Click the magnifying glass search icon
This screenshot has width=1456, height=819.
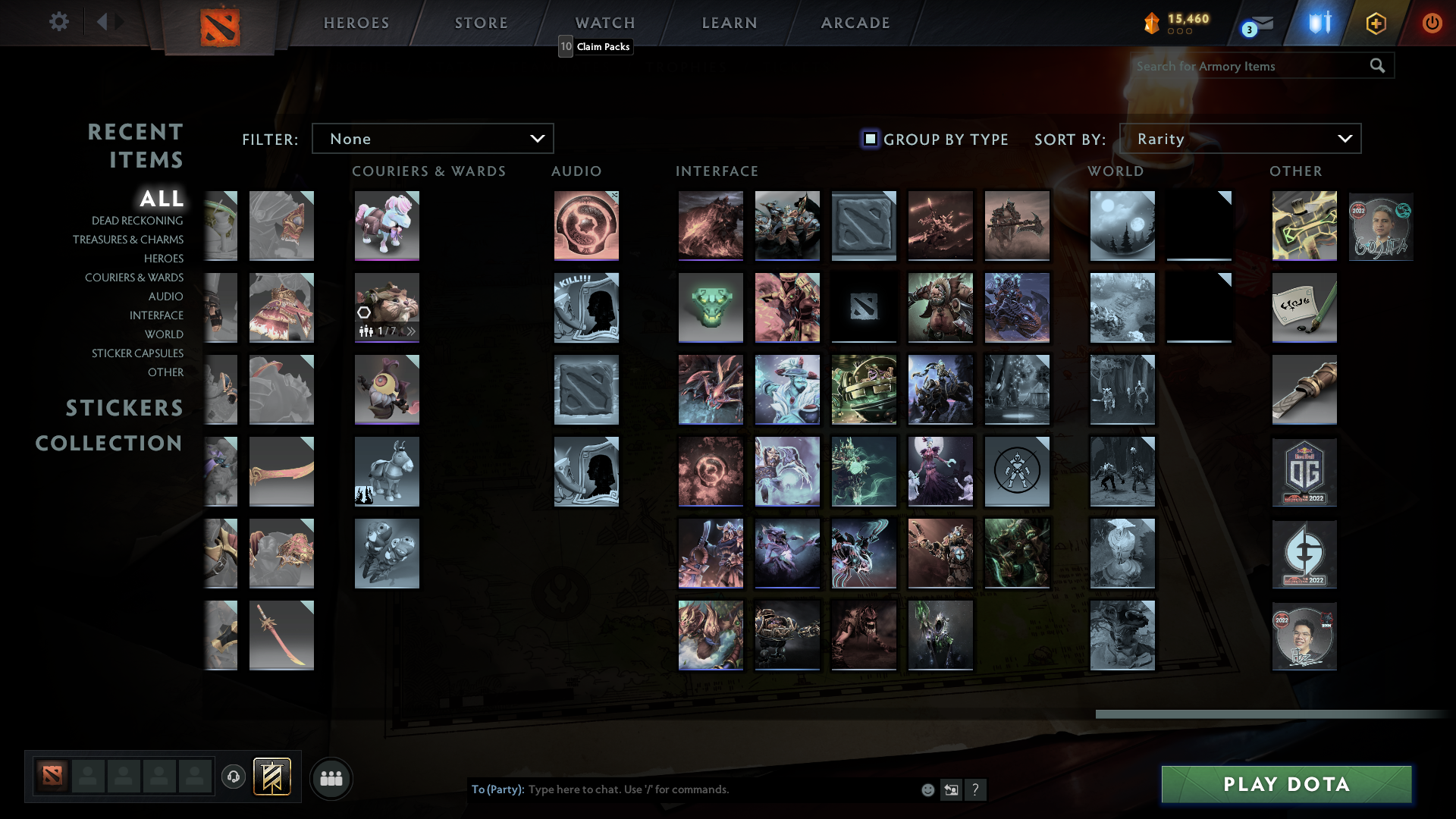pyautogui.click(x=1377, y=66)
